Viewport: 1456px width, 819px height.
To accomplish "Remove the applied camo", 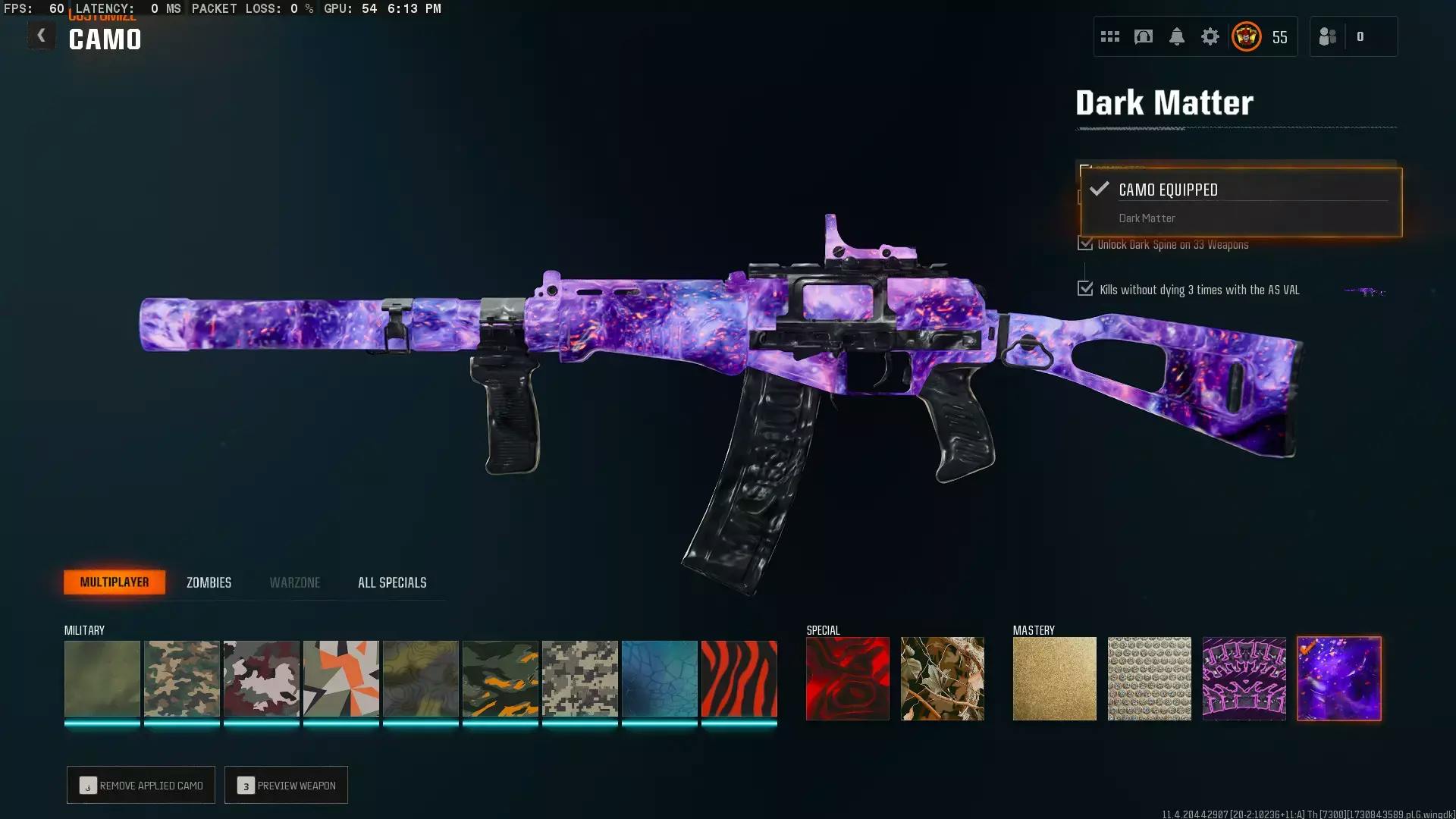I will point(141,785).
